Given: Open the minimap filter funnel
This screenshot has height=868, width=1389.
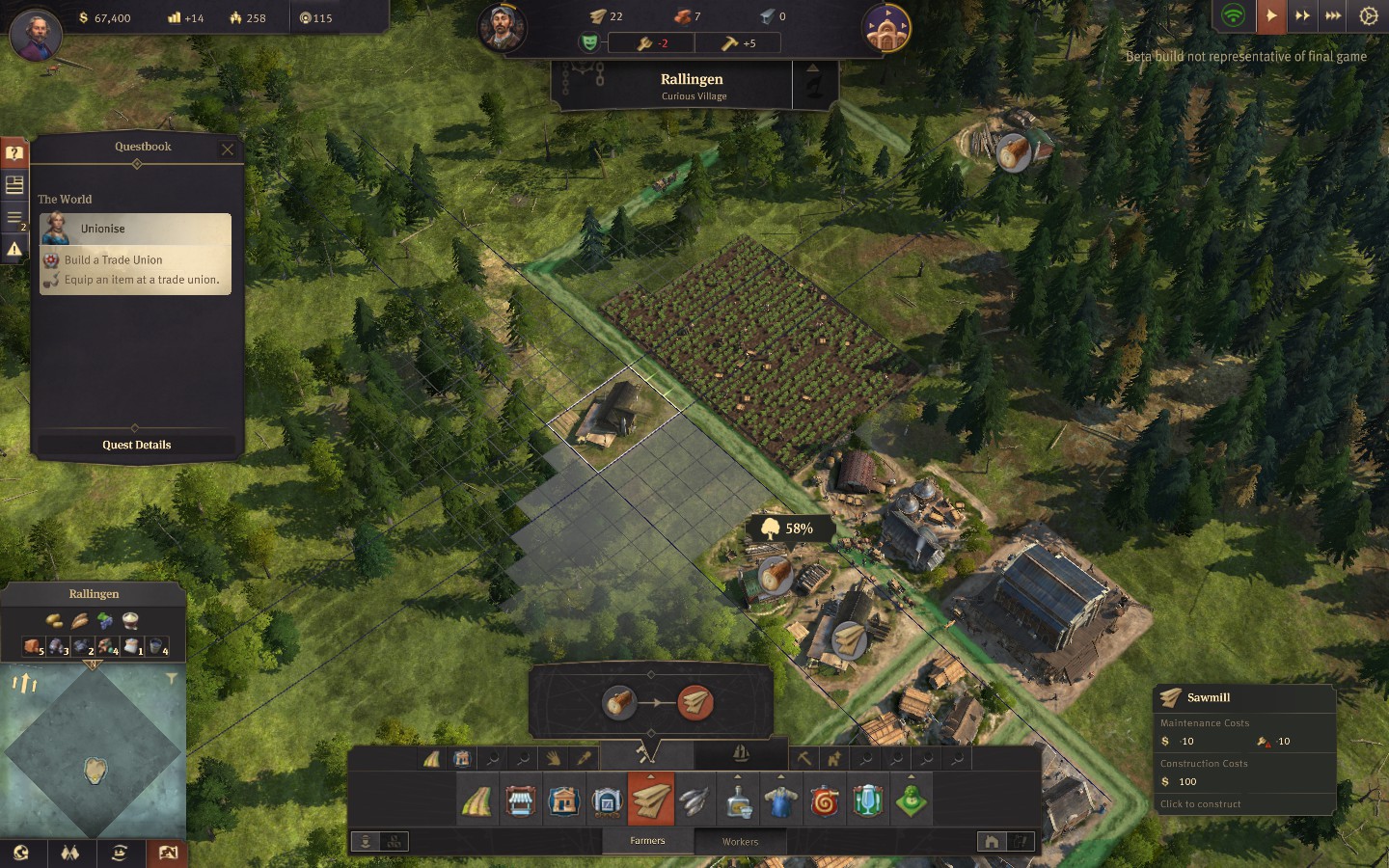Looking at the screenshot, I should coord(171,679).
